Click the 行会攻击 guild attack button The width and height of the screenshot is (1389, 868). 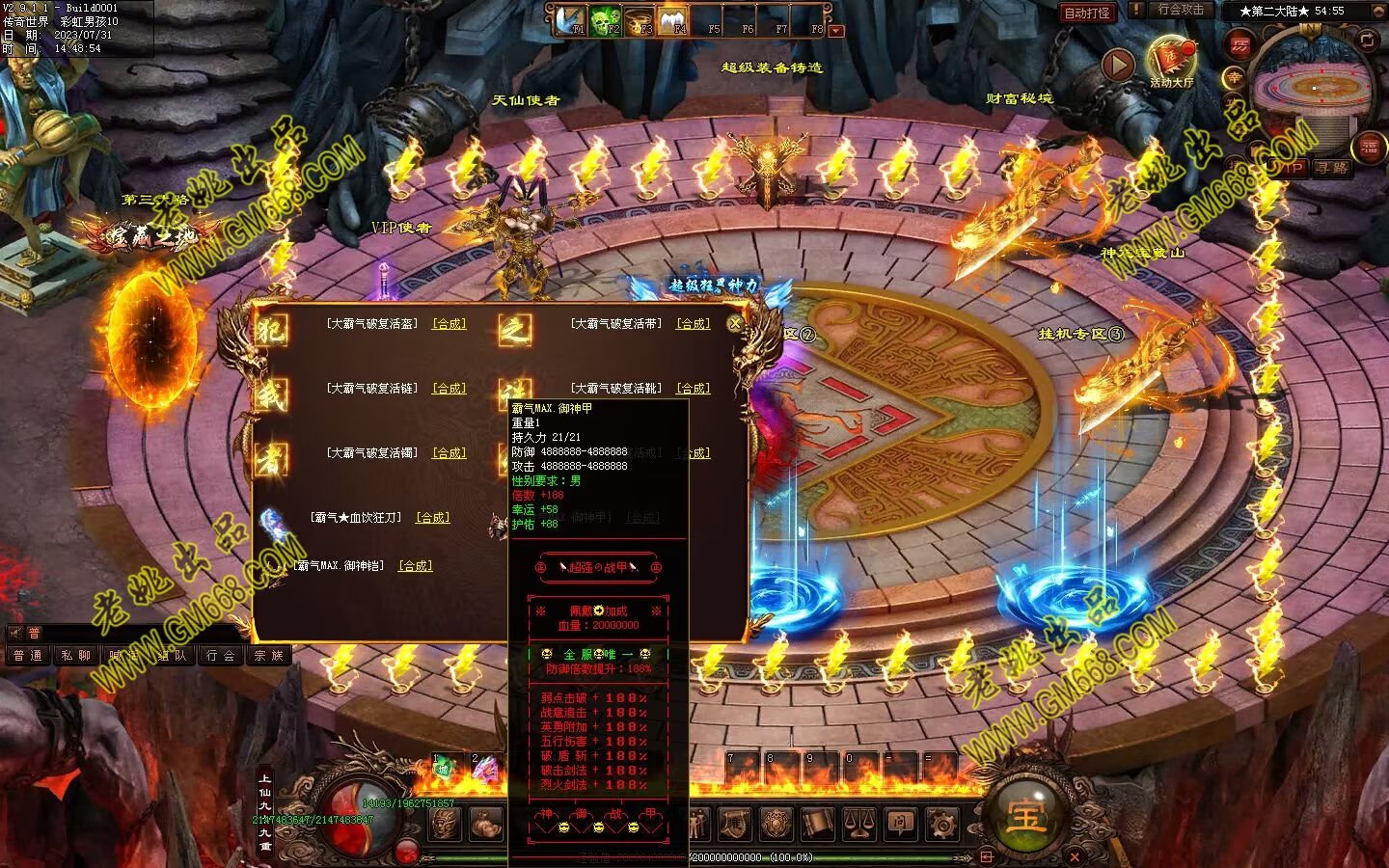[1180, 11]
